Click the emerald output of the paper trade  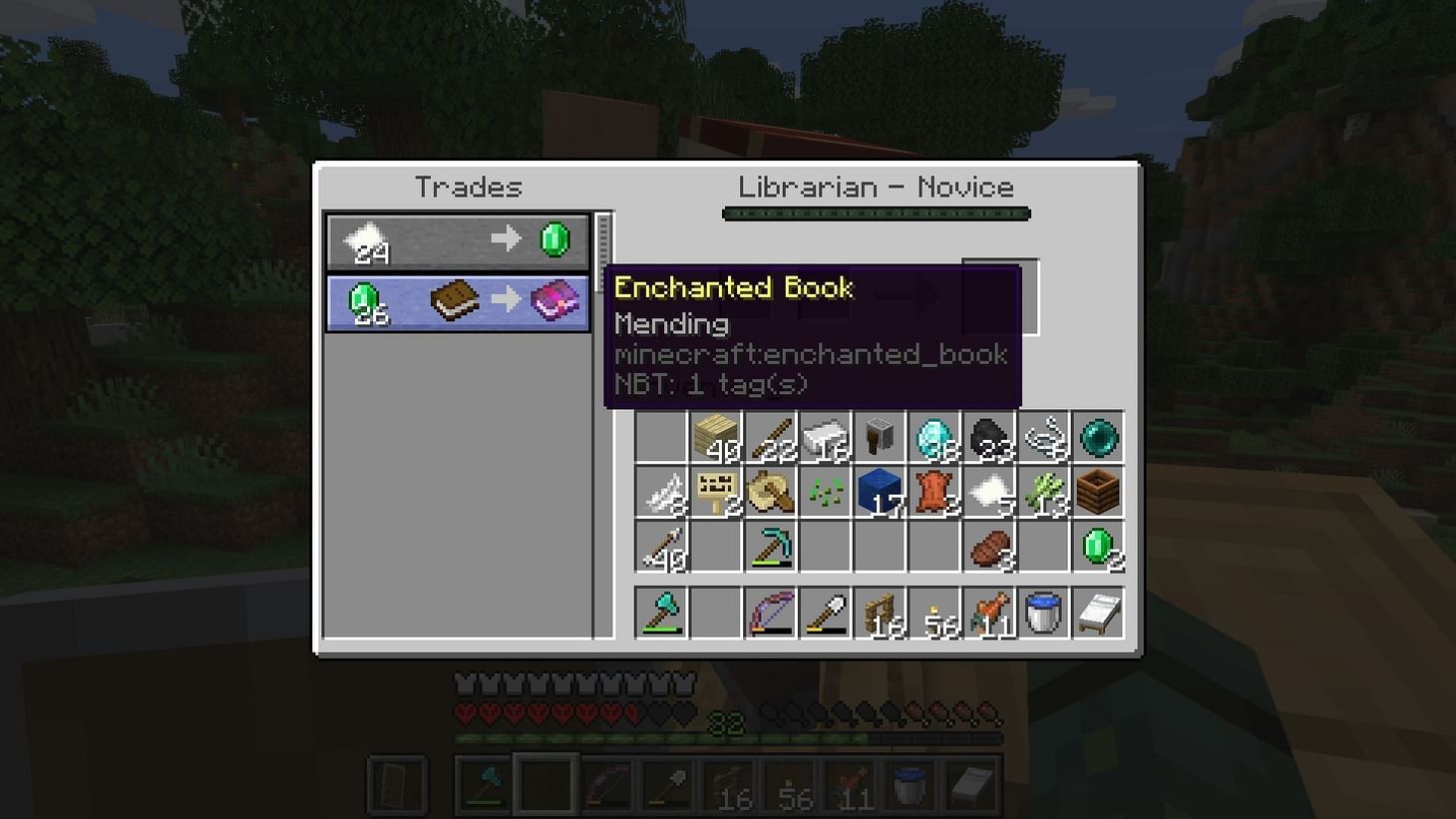pyautogui.click(x=555, y=237)
